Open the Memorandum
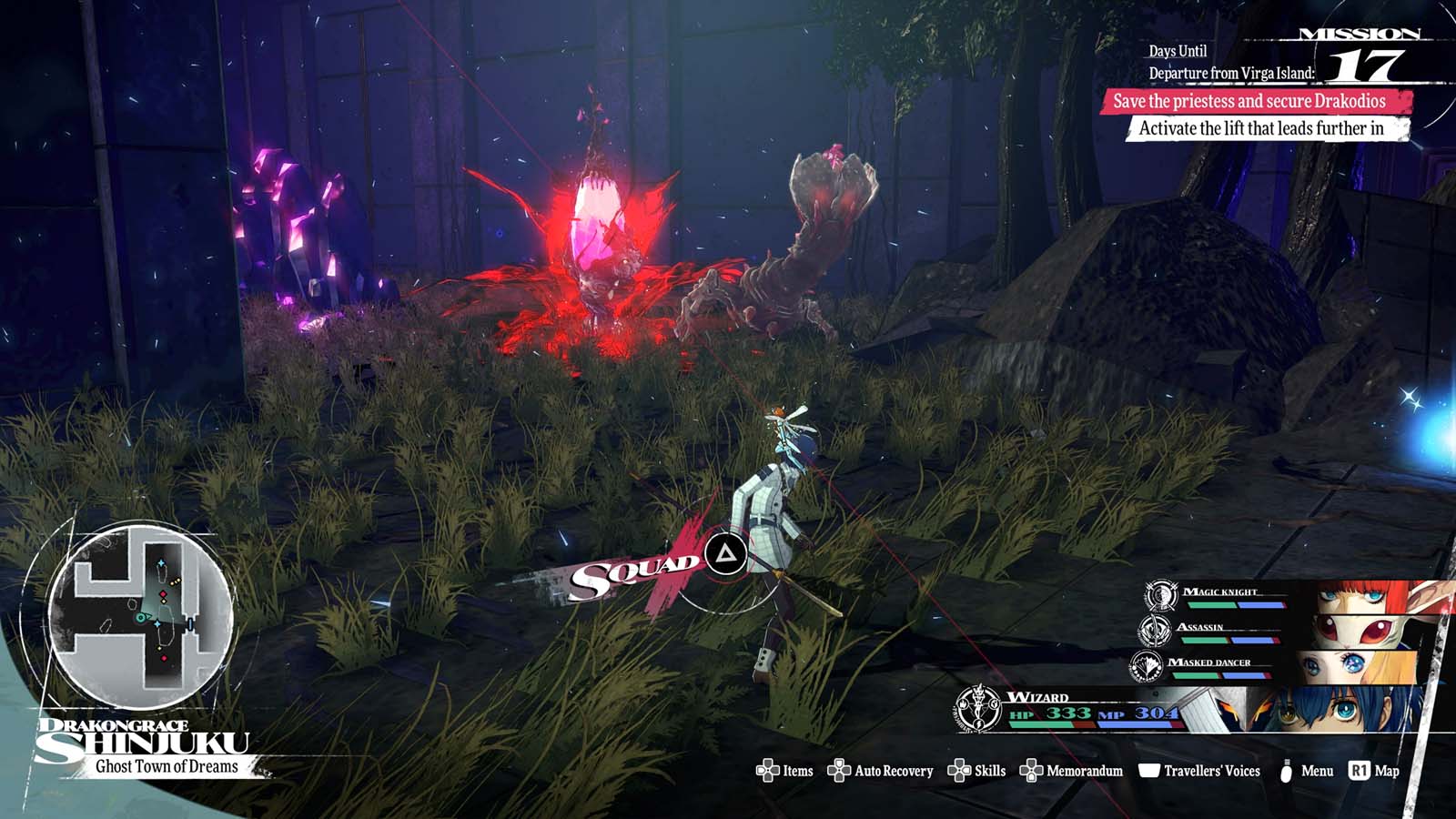The image size is (1456, 819). pyautogui.click(x=1071, y=771)
